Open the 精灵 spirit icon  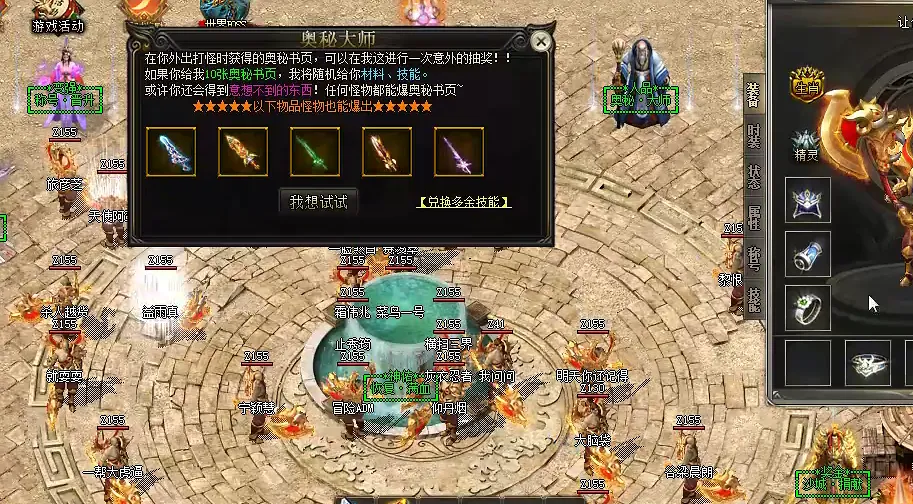806,146
